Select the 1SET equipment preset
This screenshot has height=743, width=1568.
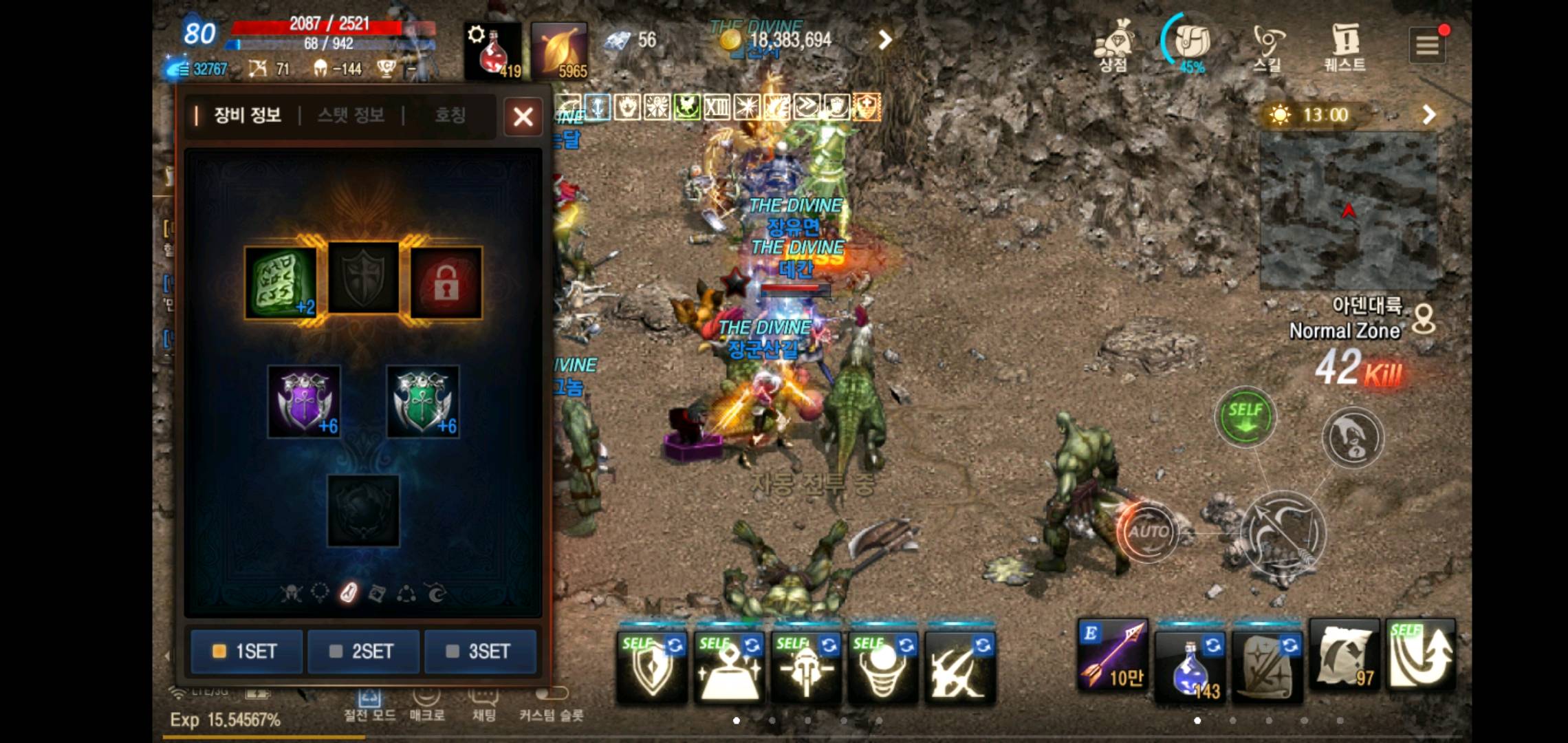point(246,651)
